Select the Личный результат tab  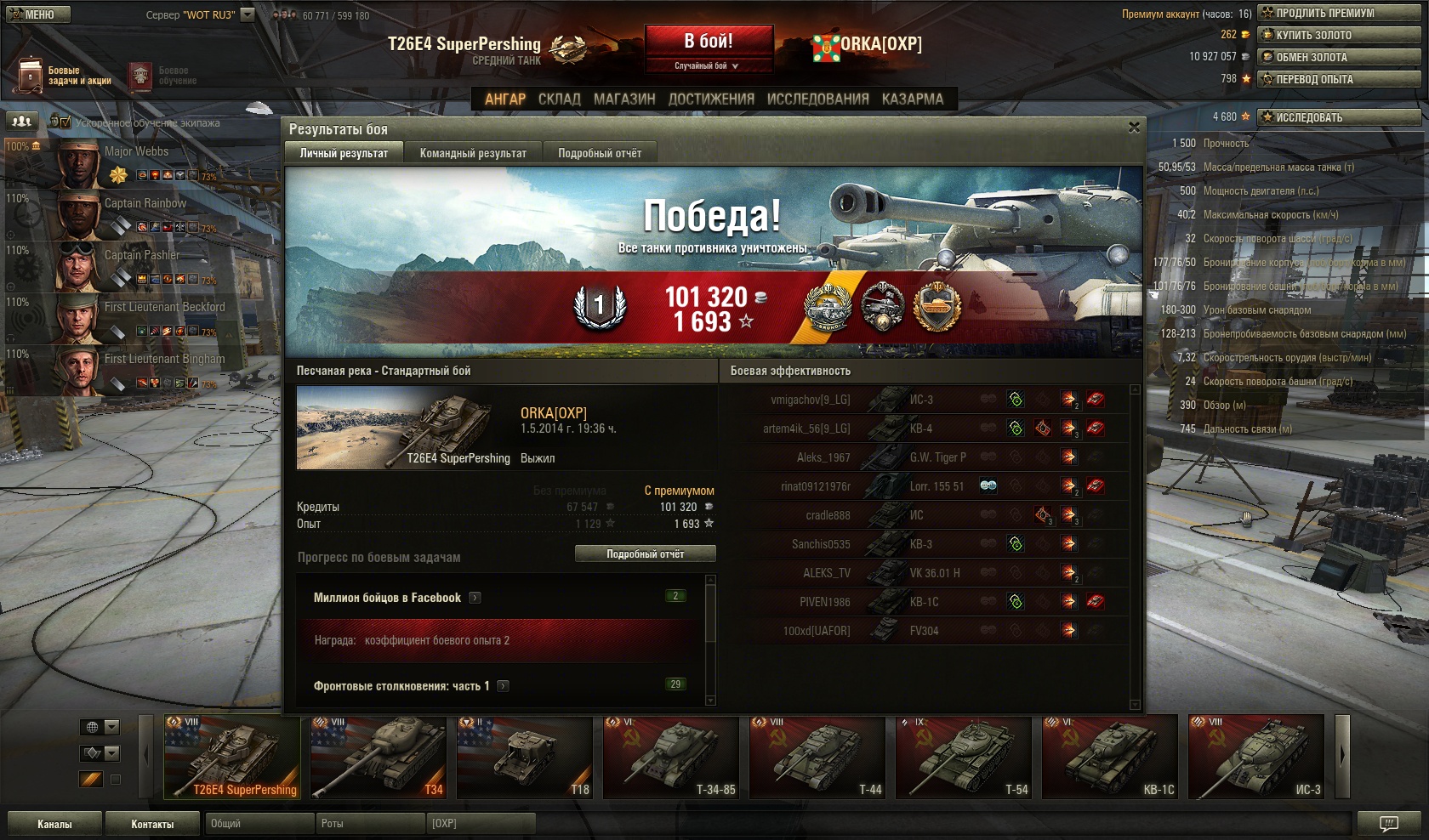click(x=344, y=153)
